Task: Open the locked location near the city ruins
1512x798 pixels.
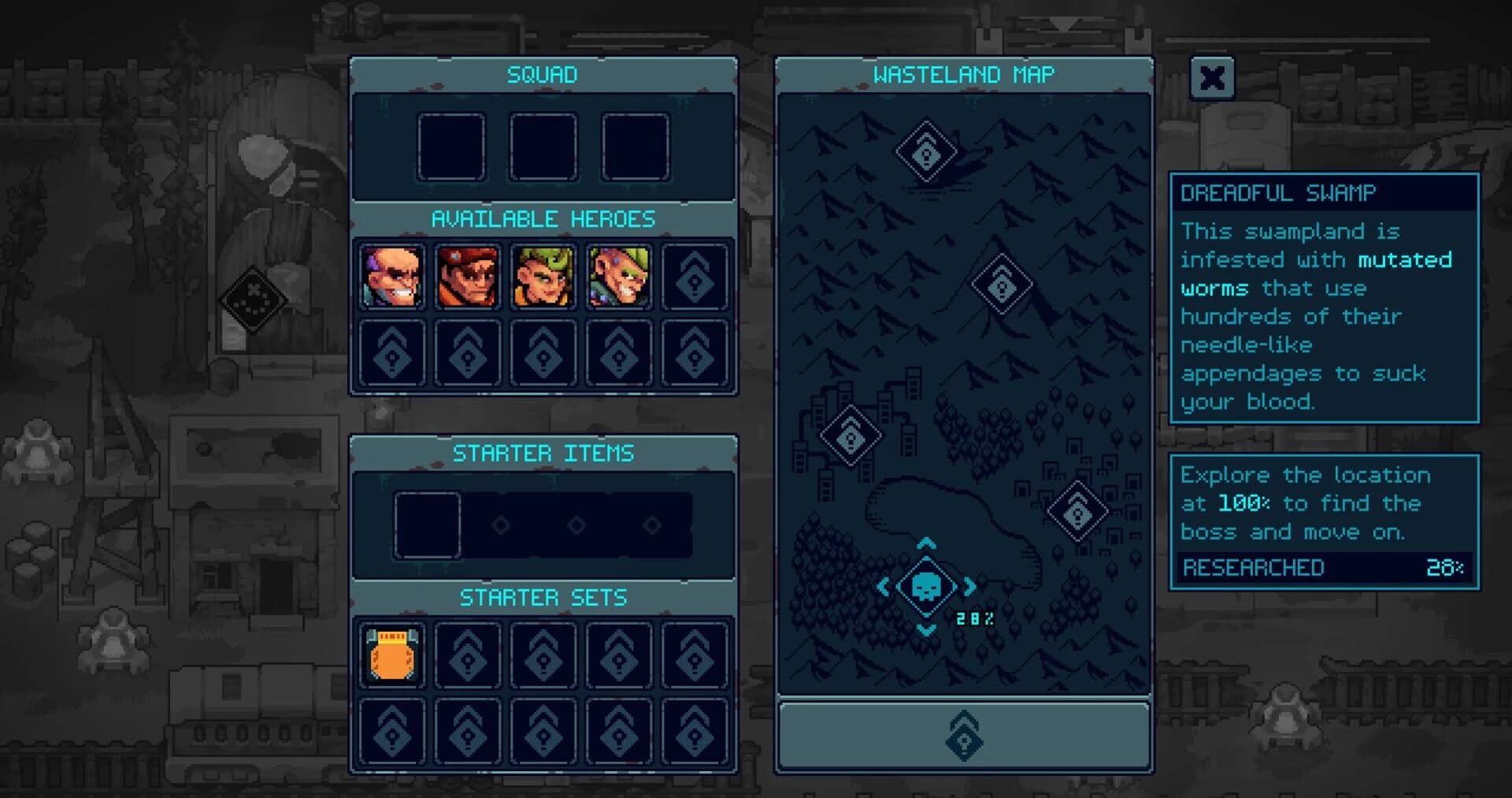Action: (850, 436)
